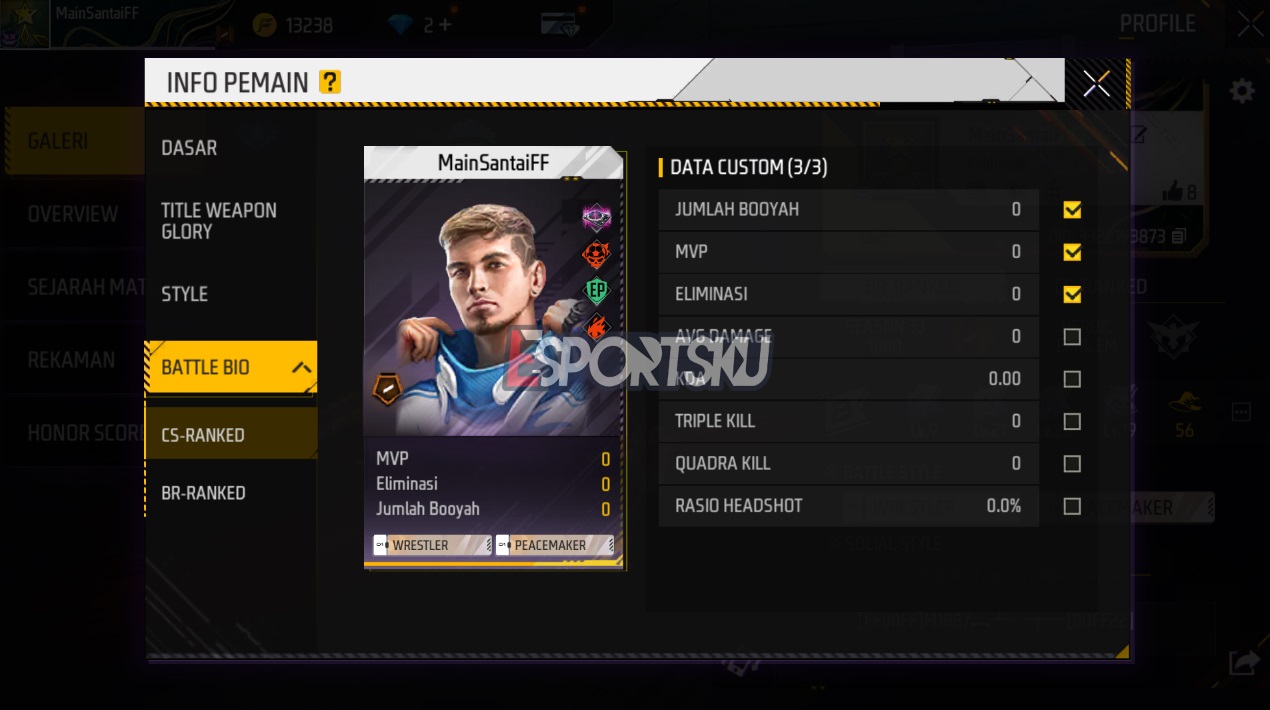Viewport: 1270px width, 710px height.
Task: Click the Peacemaker title tag
Action: [x=553, y=545]
